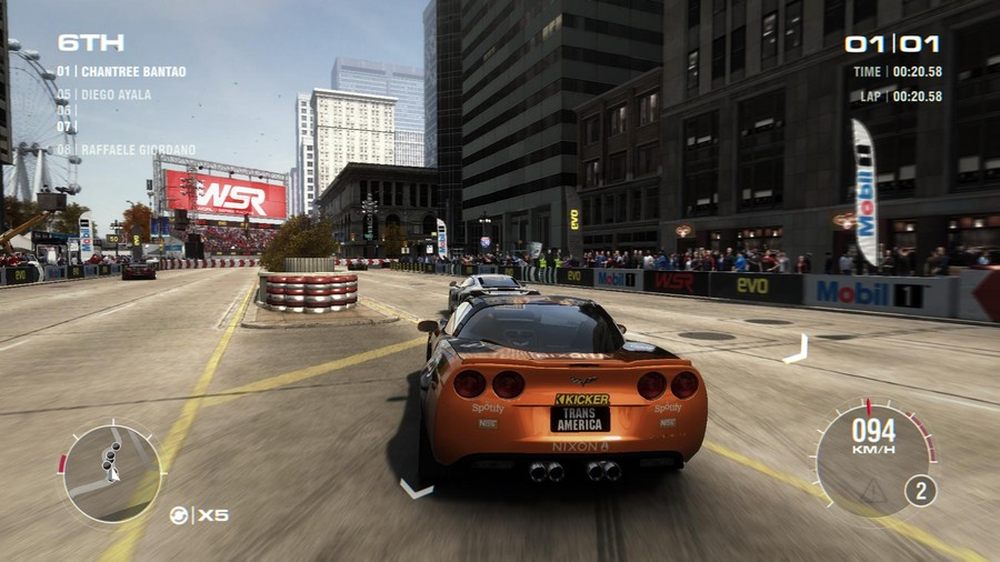The image size is (1000, 562).
Task: Activate the flashback rewind icon
Action: [179, 515]
